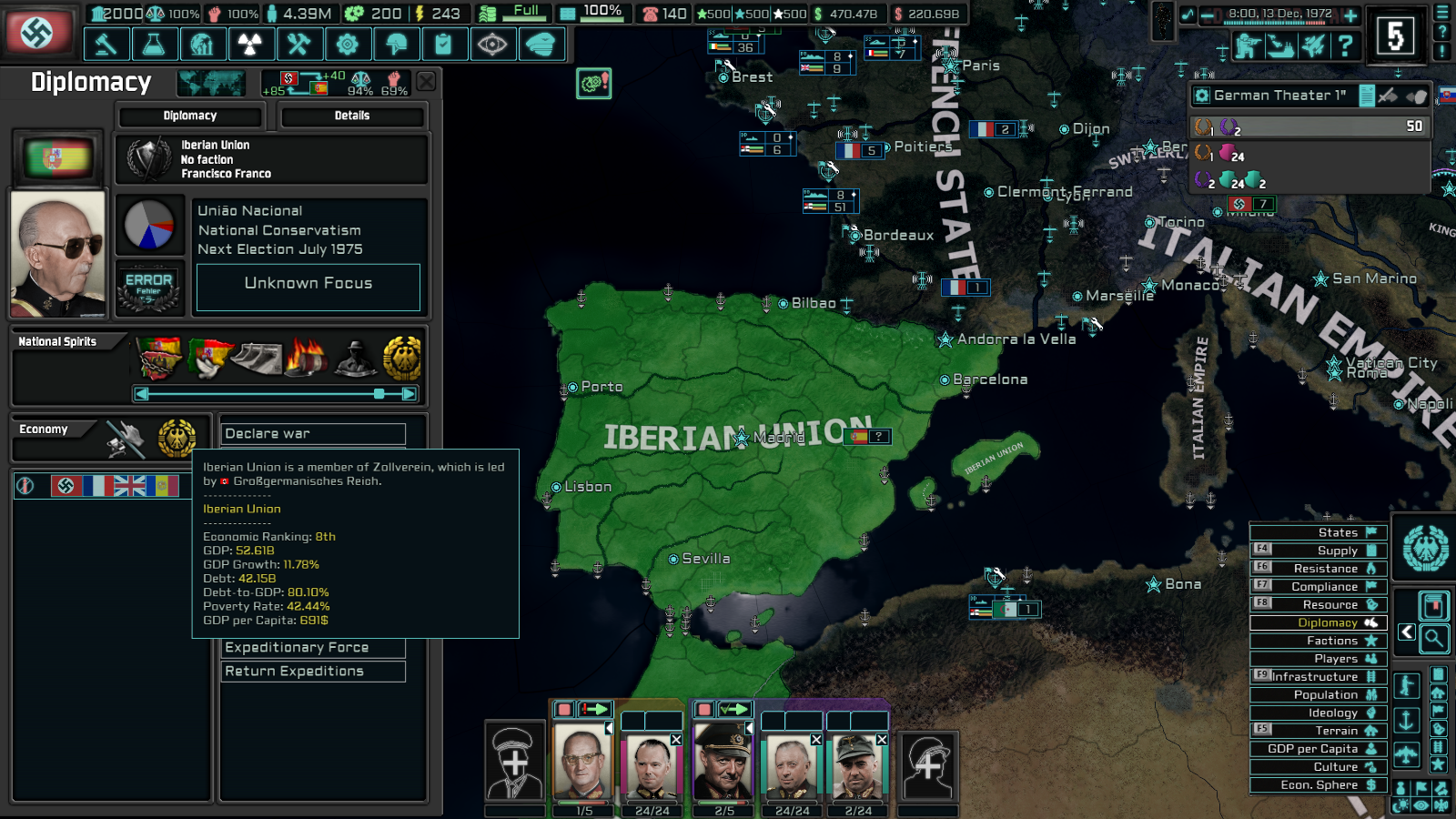Click Declare war on the Iberian Union

click(313, 433)
